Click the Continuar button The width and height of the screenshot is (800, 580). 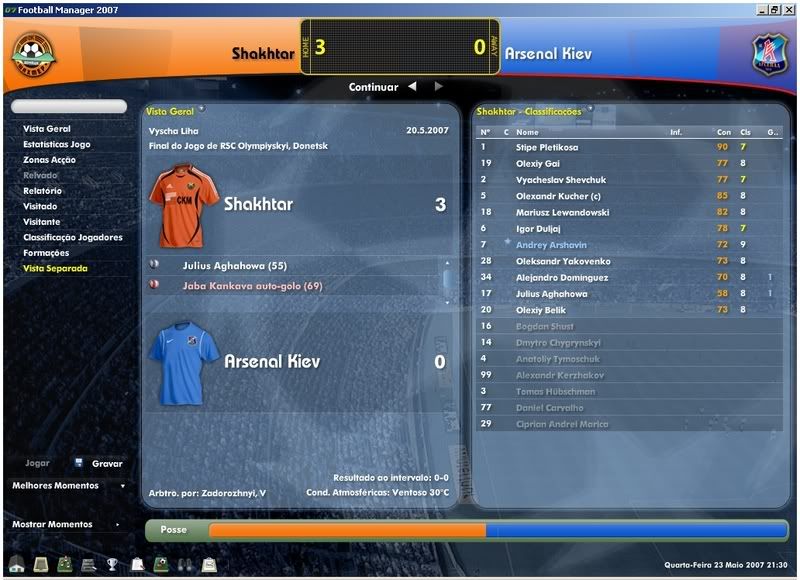pyautogui.click(x=373, y=87)
